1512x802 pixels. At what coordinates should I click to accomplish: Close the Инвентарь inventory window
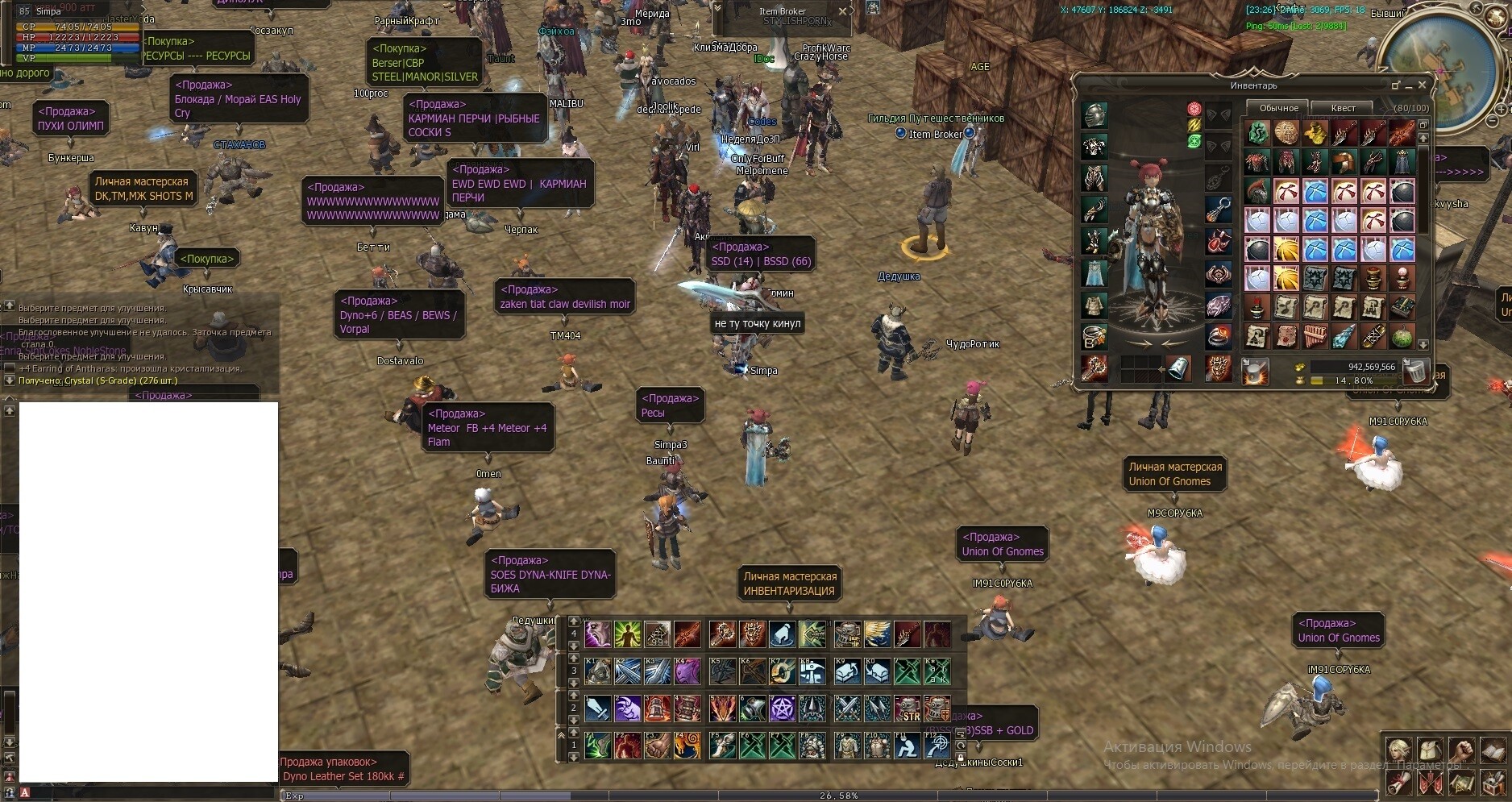coord(1423,85)
